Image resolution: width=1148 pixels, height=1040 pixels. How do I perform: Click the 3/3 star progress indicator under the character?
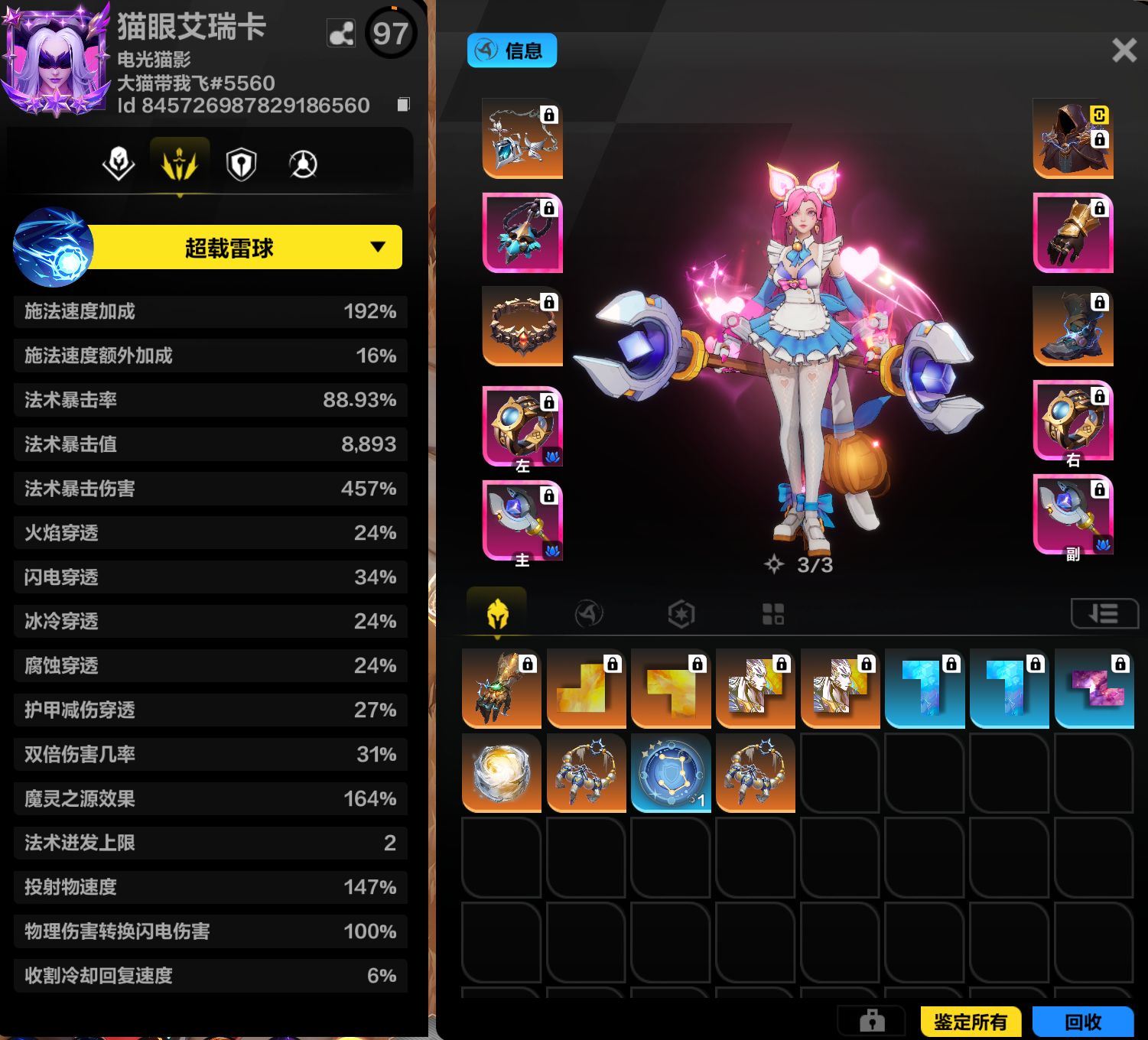(800, 564)
